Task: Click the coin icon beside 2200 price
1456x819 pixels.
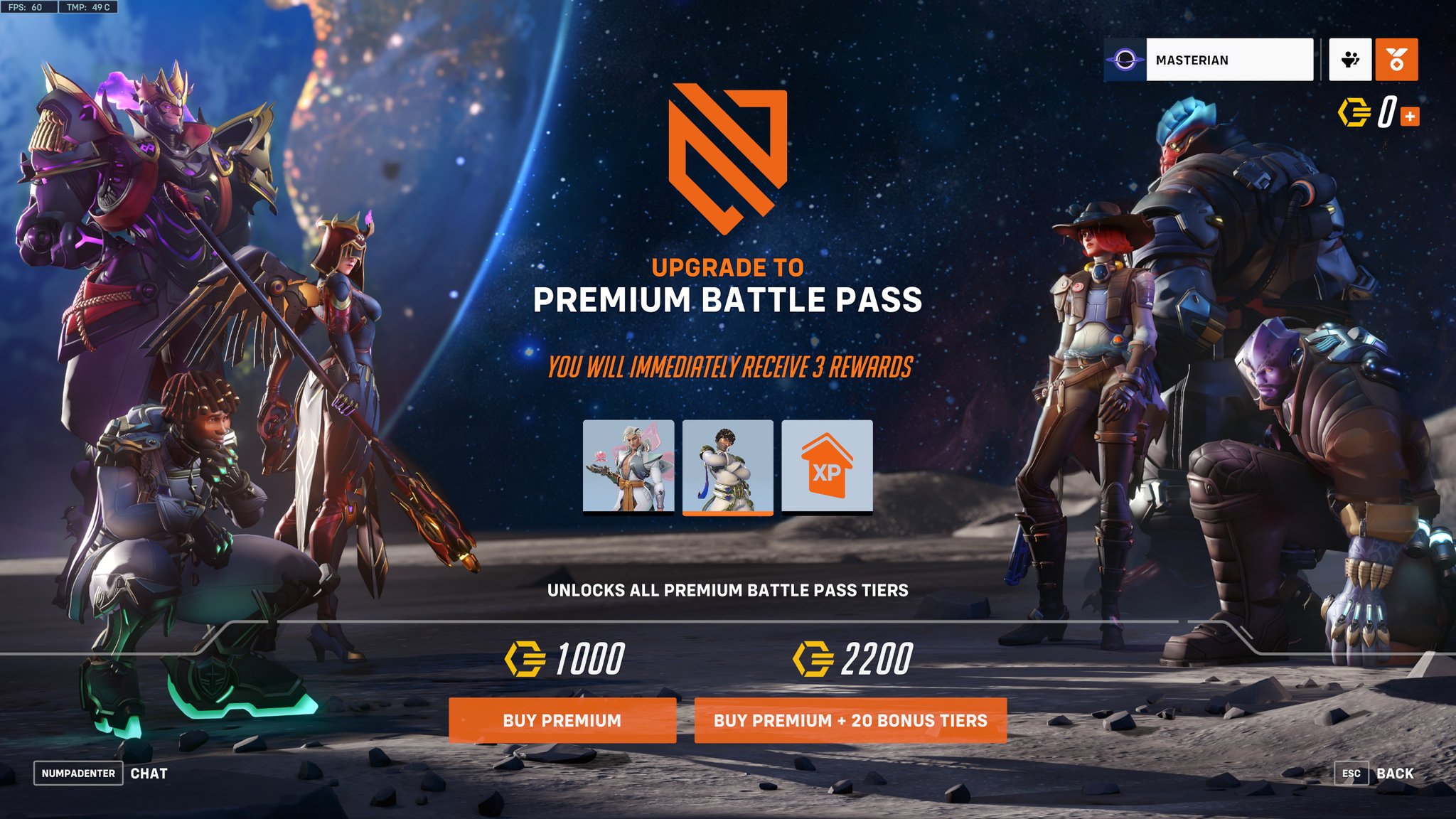Action: (x=812, y=658)
